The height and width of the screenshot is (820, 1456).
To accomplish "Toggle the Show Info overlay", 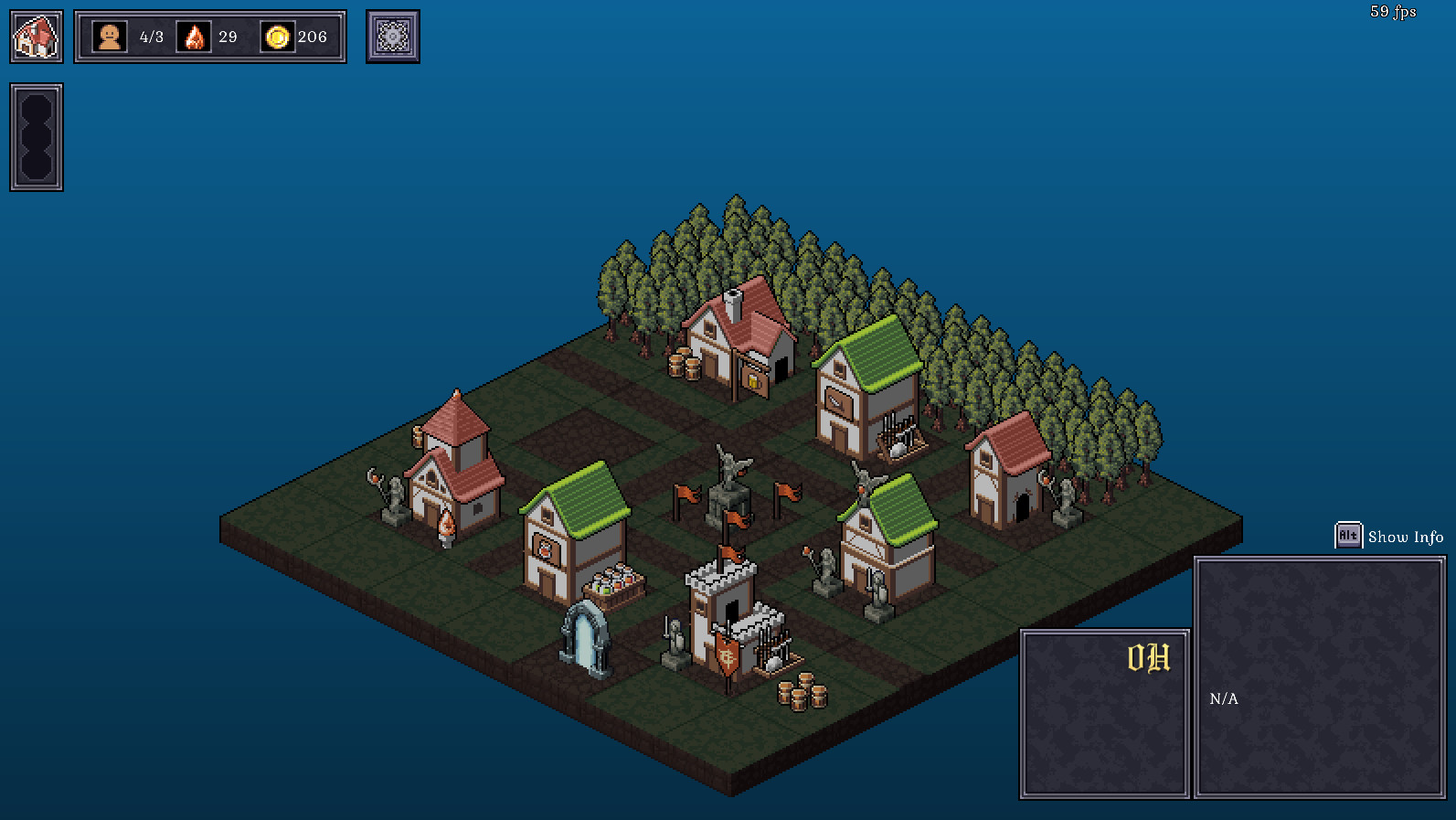I will [1404, 537].
